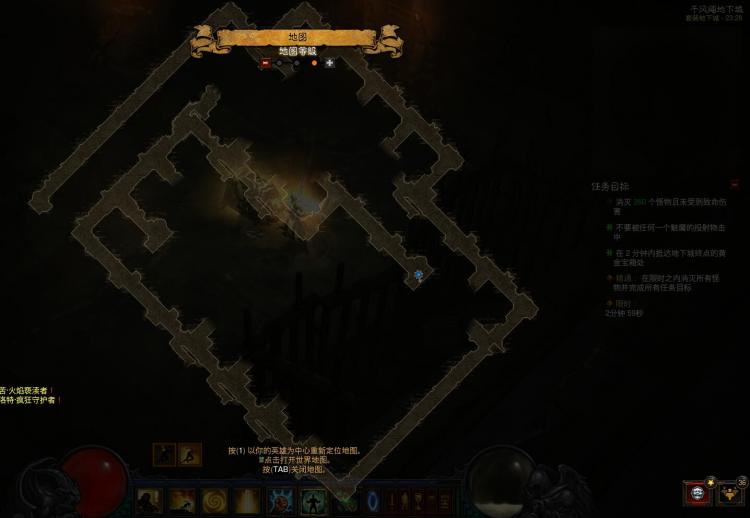Open the skull icon menu button
Screen dimensions: 750x518
tap(697, 494)
